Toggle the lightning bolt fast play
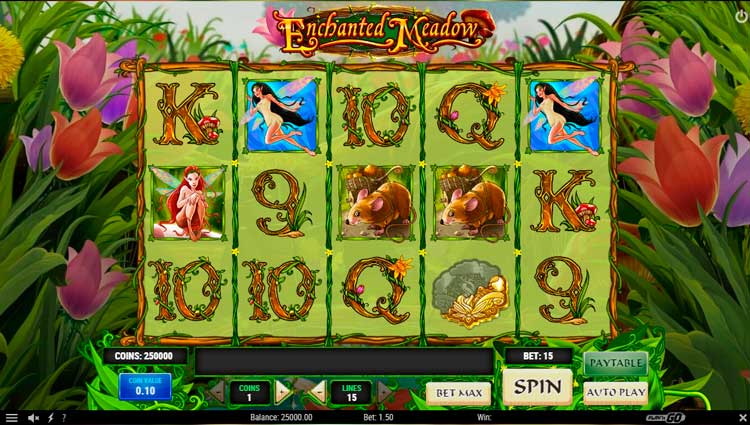750x425 pixels. coord(50,417)
